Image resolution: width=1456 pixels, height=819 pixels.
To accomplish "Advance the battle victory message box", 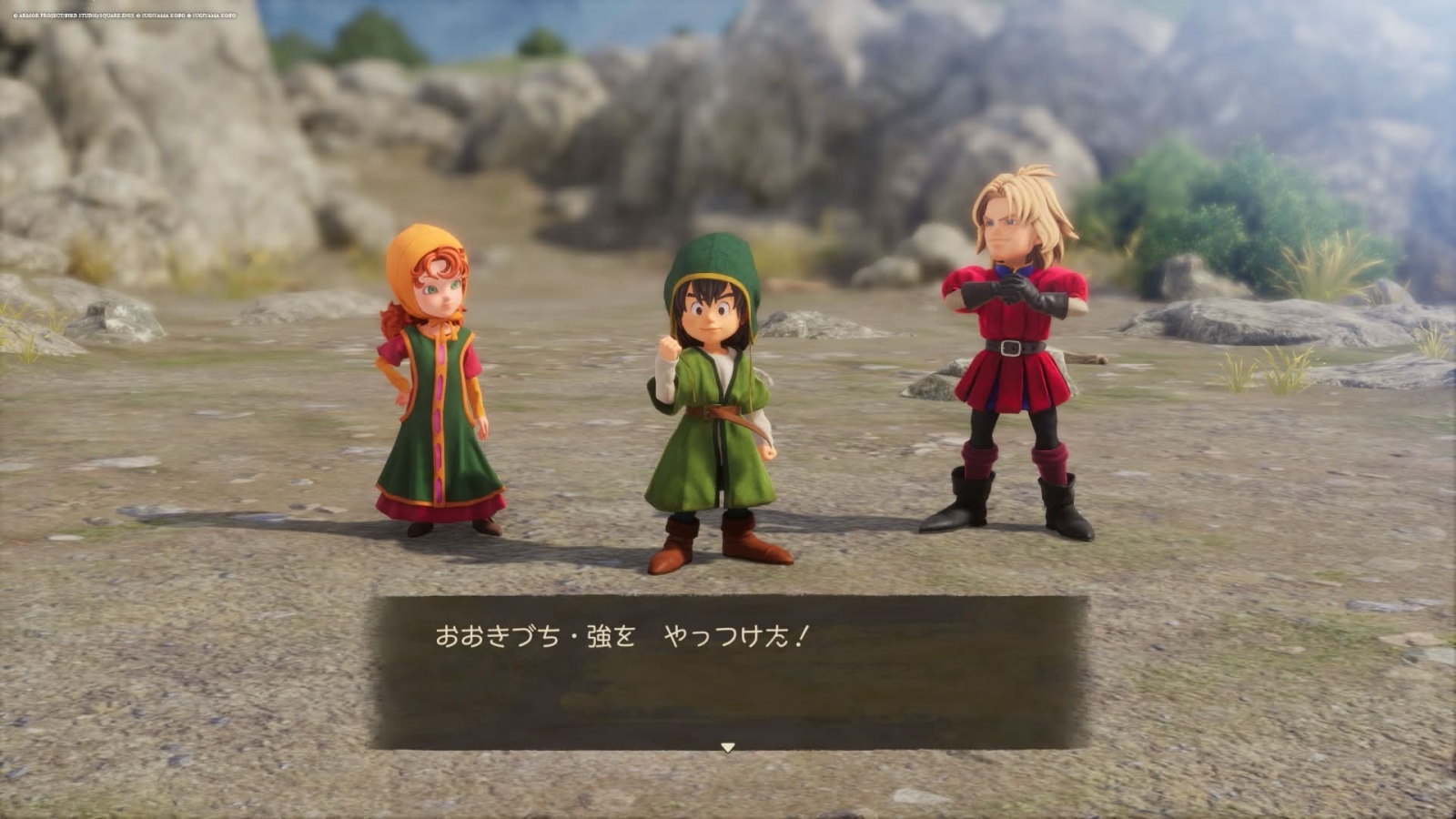I will 727,672.
